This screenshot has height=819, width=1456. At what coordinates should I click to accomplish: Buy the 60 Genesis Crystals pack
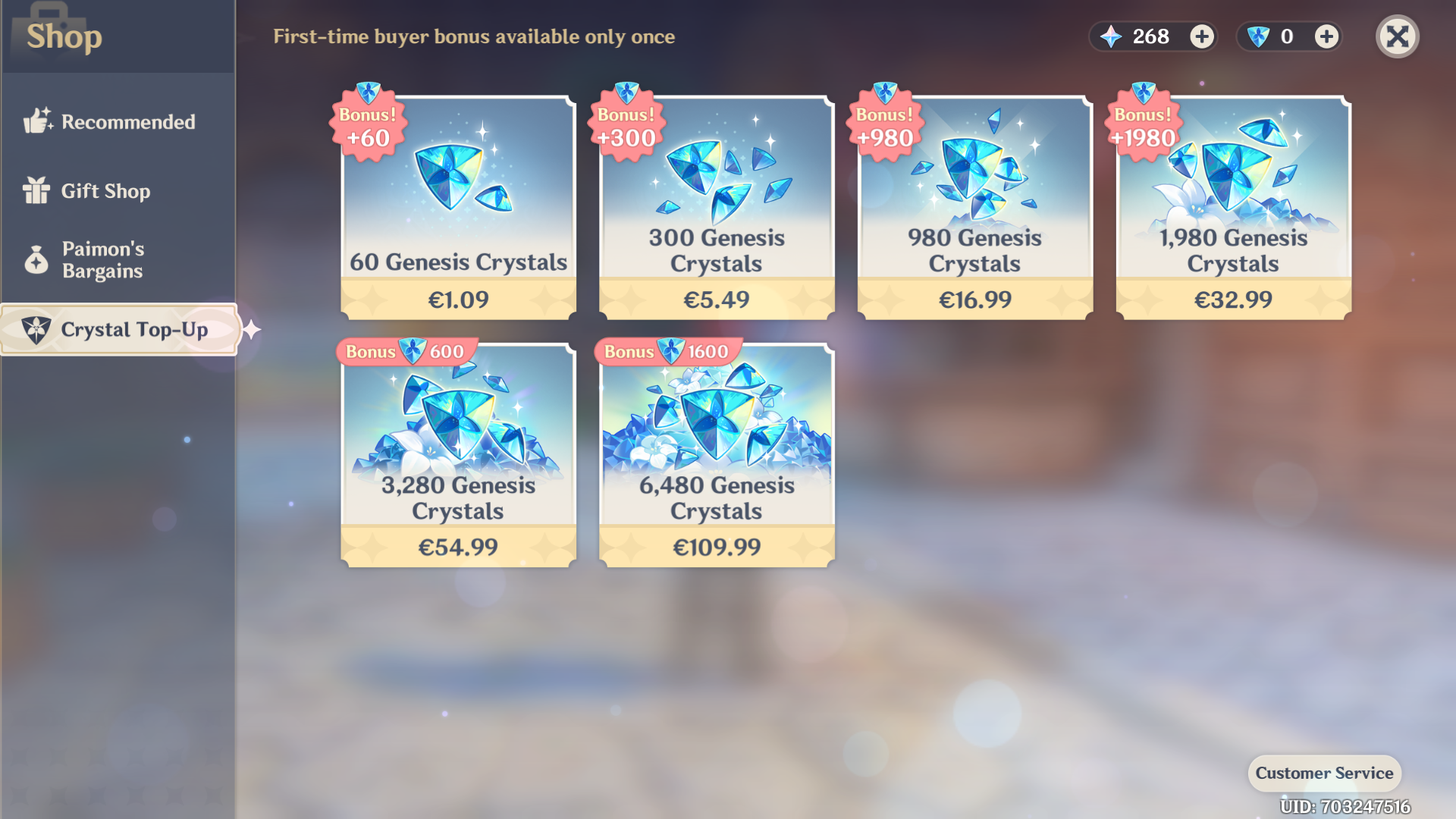point(458,209)
